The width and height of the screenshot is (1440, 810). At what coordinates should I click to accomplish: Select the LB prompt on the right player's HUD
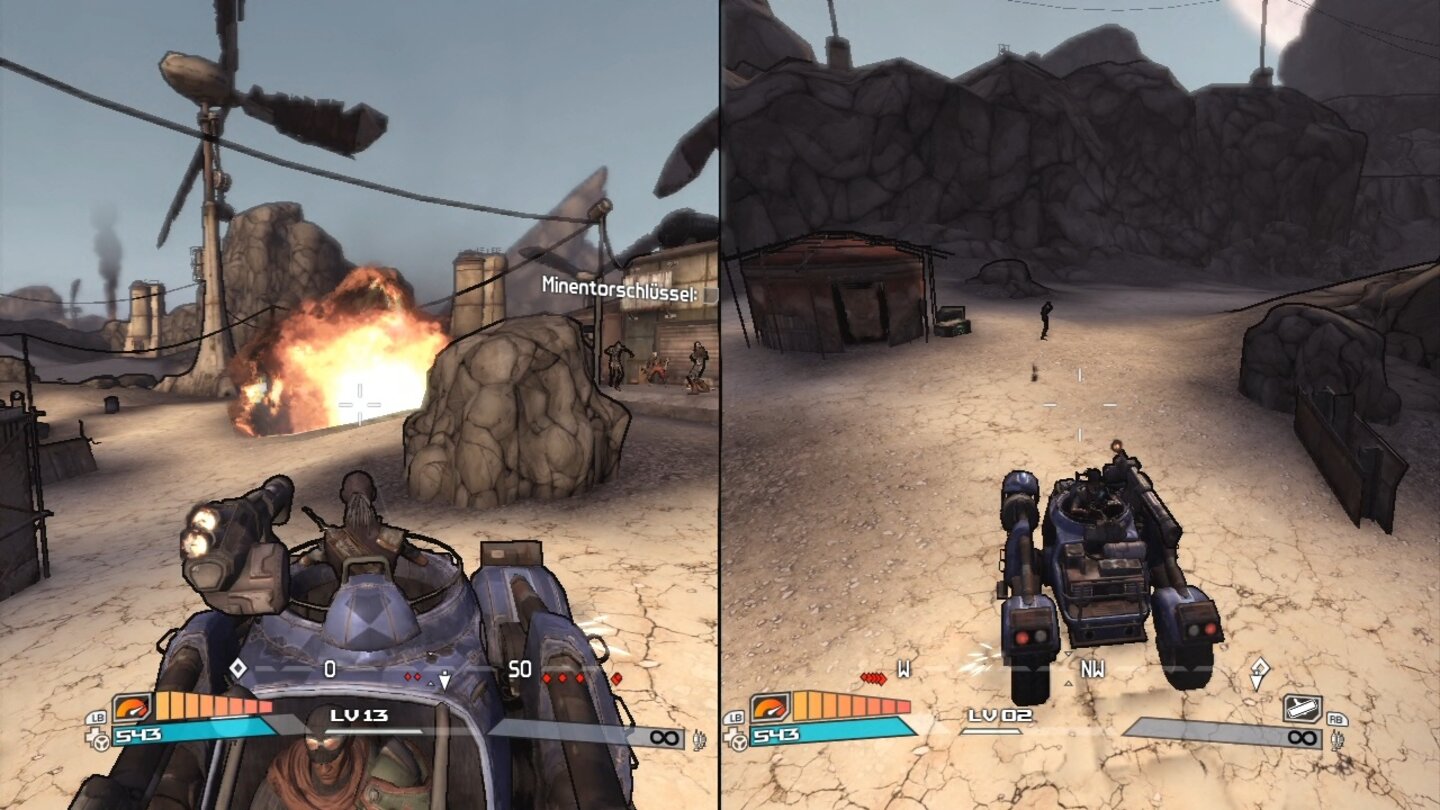[734, 718]
